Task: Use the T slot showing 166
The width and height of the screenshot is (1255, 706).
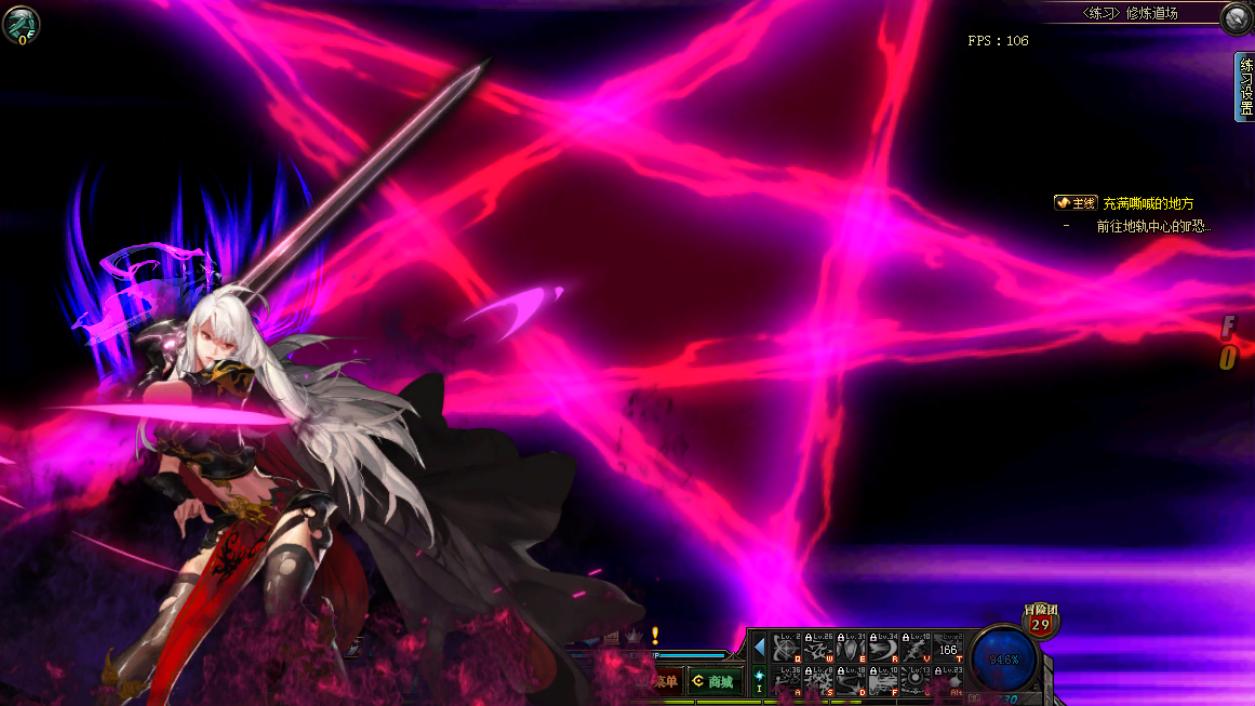Action: [x=947, y=648]
